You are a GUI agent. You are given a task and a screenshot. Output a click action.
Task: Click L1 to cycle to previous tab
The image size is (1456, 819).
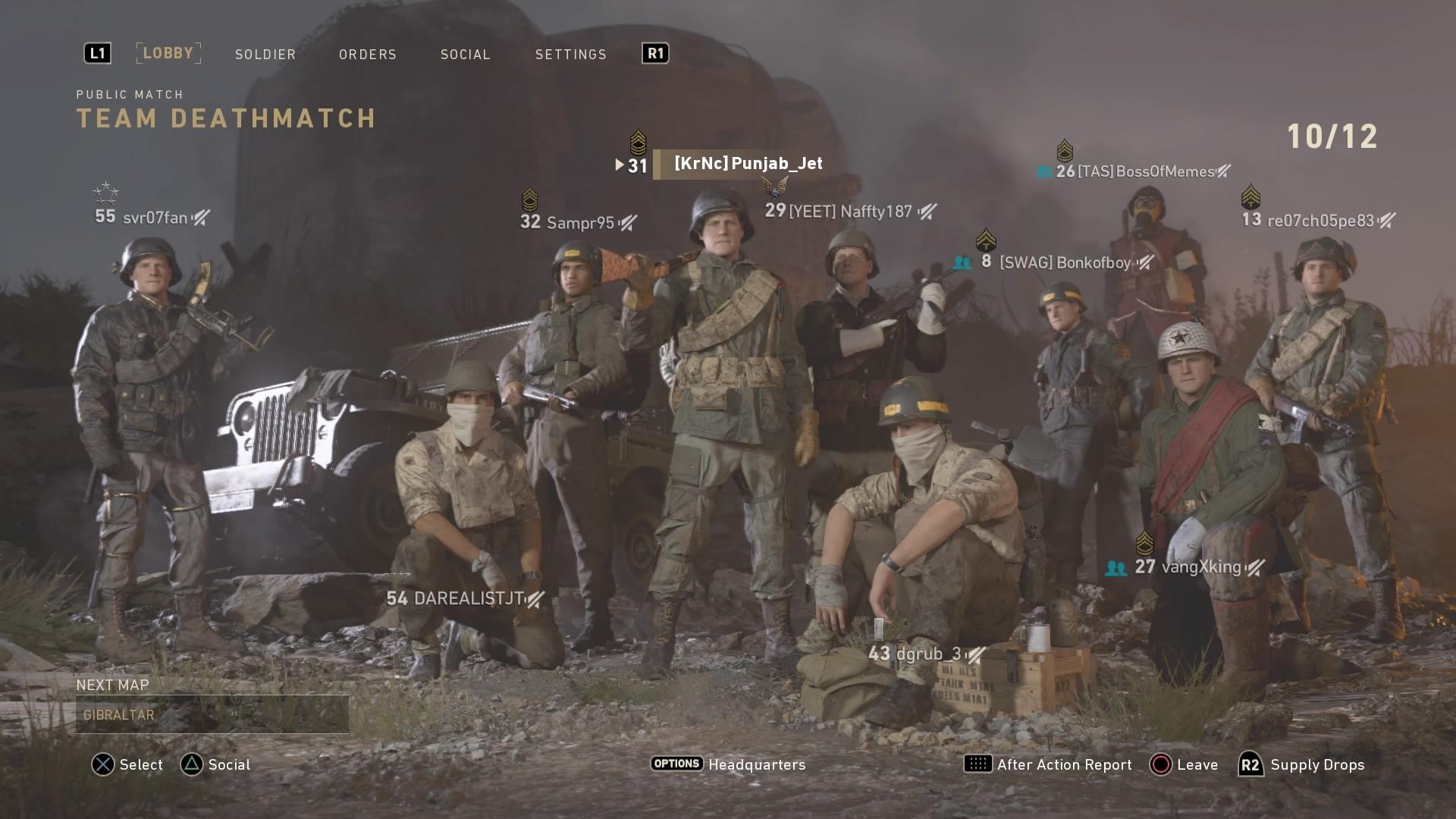point(97,53)
